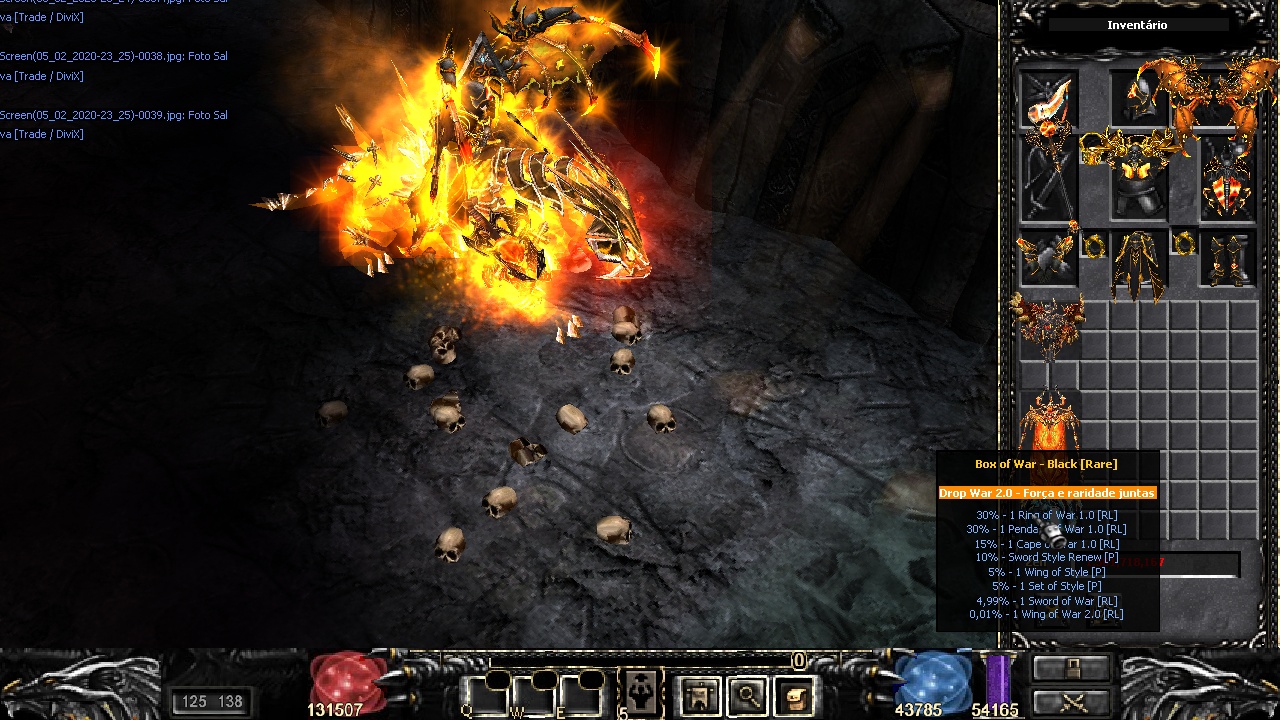Select the equipped black pants slot

click(1138, 264)
